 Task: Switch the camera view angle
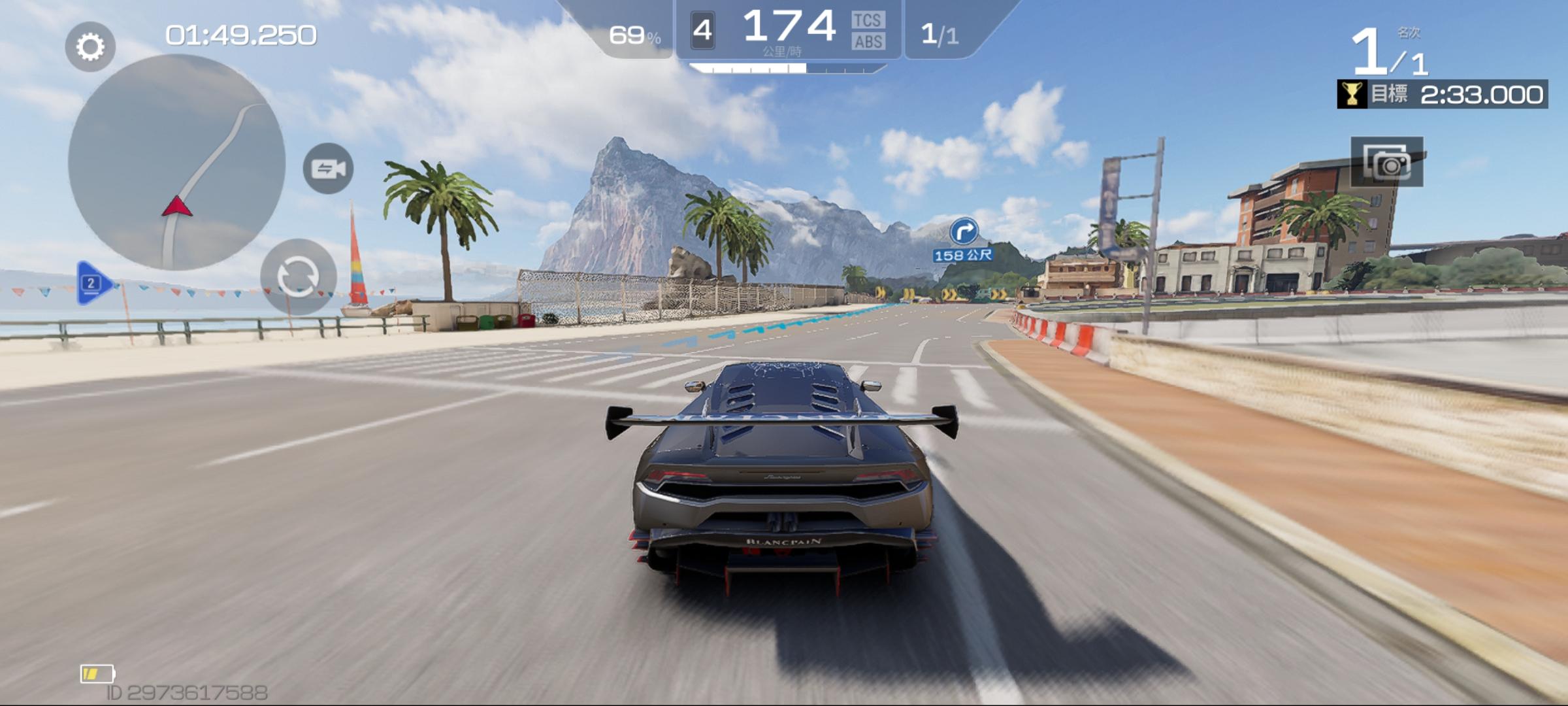[x=328, y=169]
